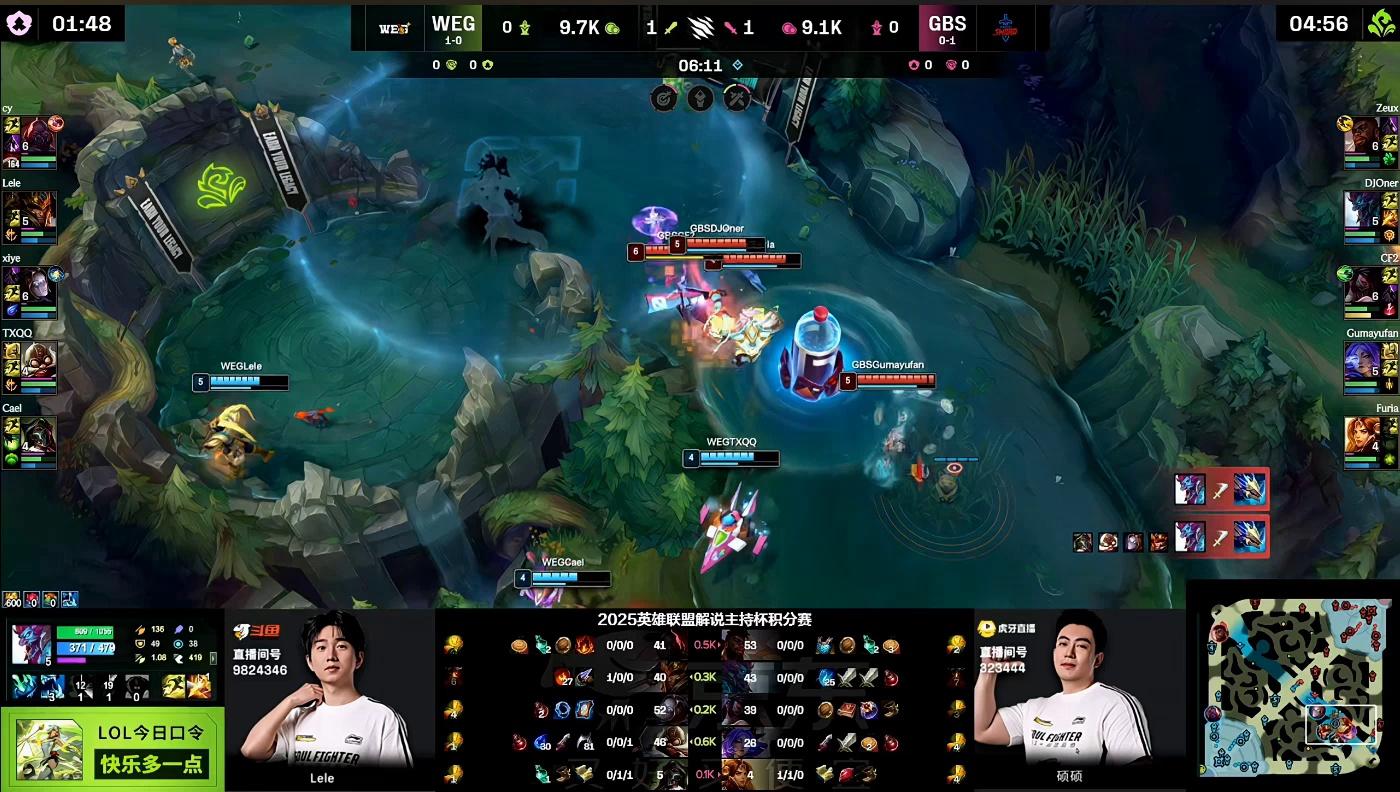Image resolution: width=1400 pixels, height=792 pixels.
Task: Click the top kill feed entry
Action: 1220,489
